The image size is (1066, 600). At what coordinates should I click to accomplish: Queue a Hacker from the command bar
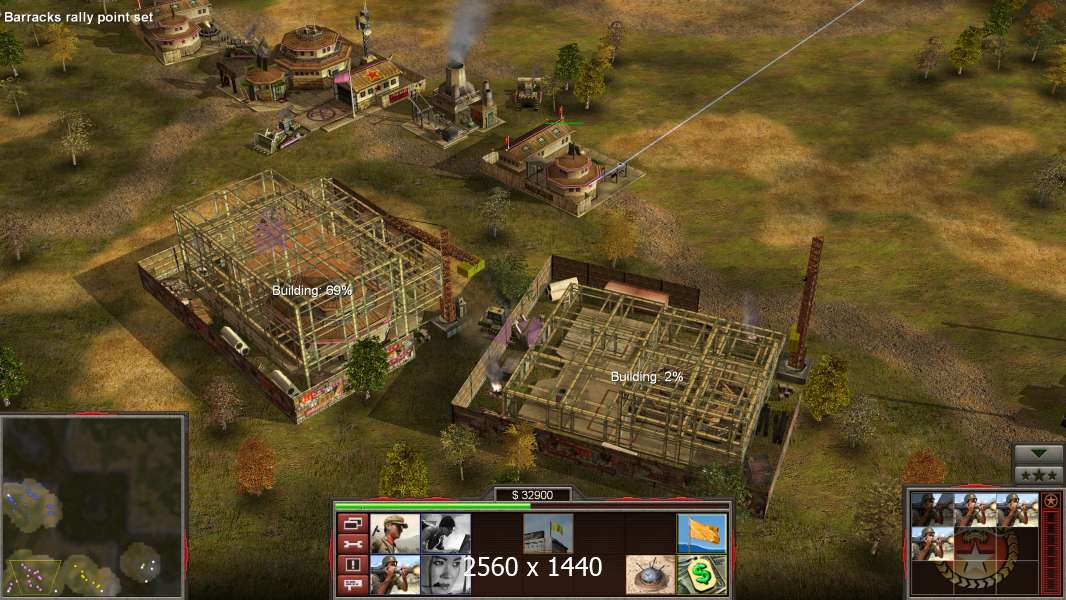[x=445, y=533]
